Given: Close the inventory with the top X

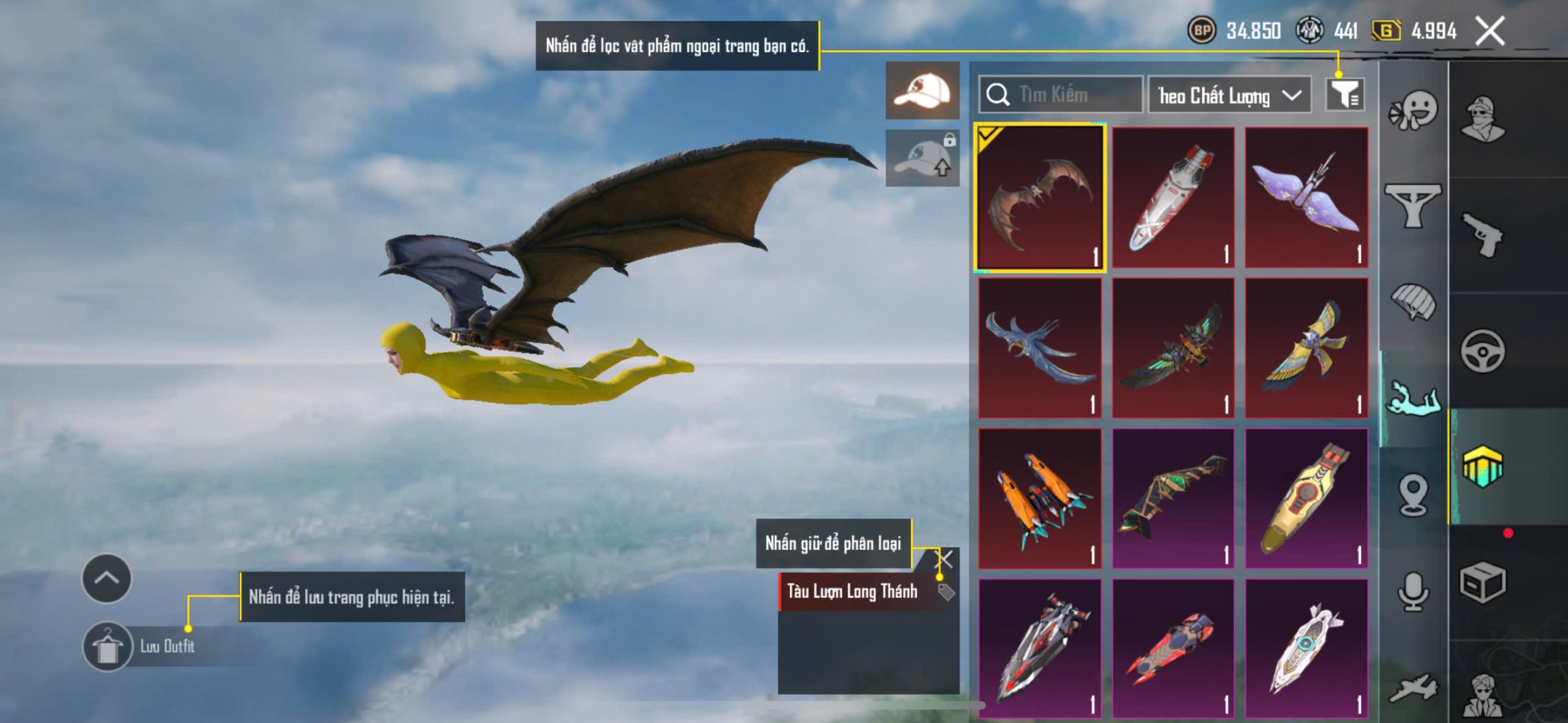Looking at the screenshot, I should click(x=1490, y=31).
